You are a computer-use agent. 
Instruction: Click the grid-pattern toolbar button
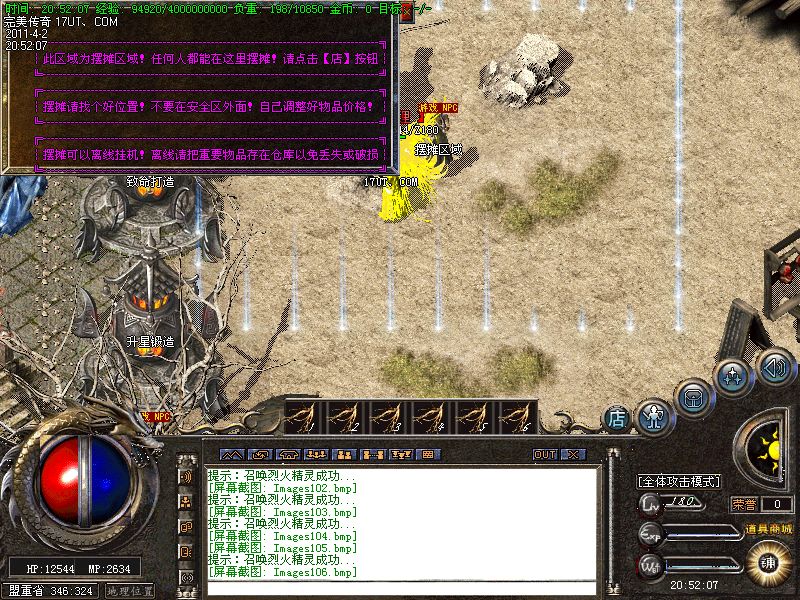428,454
